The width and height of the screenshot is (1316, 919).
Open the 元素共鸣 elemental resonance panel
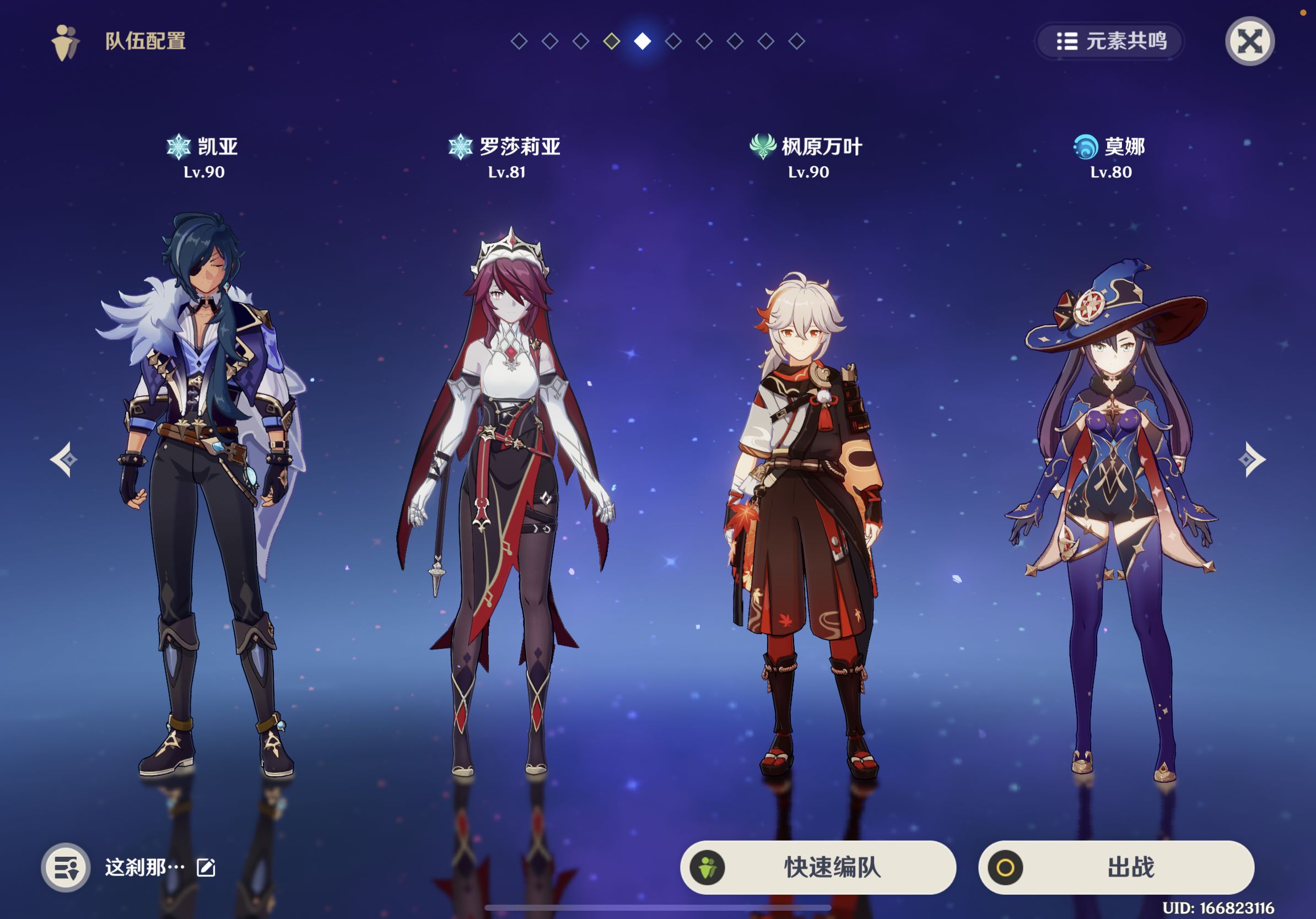pos(1110,41)
